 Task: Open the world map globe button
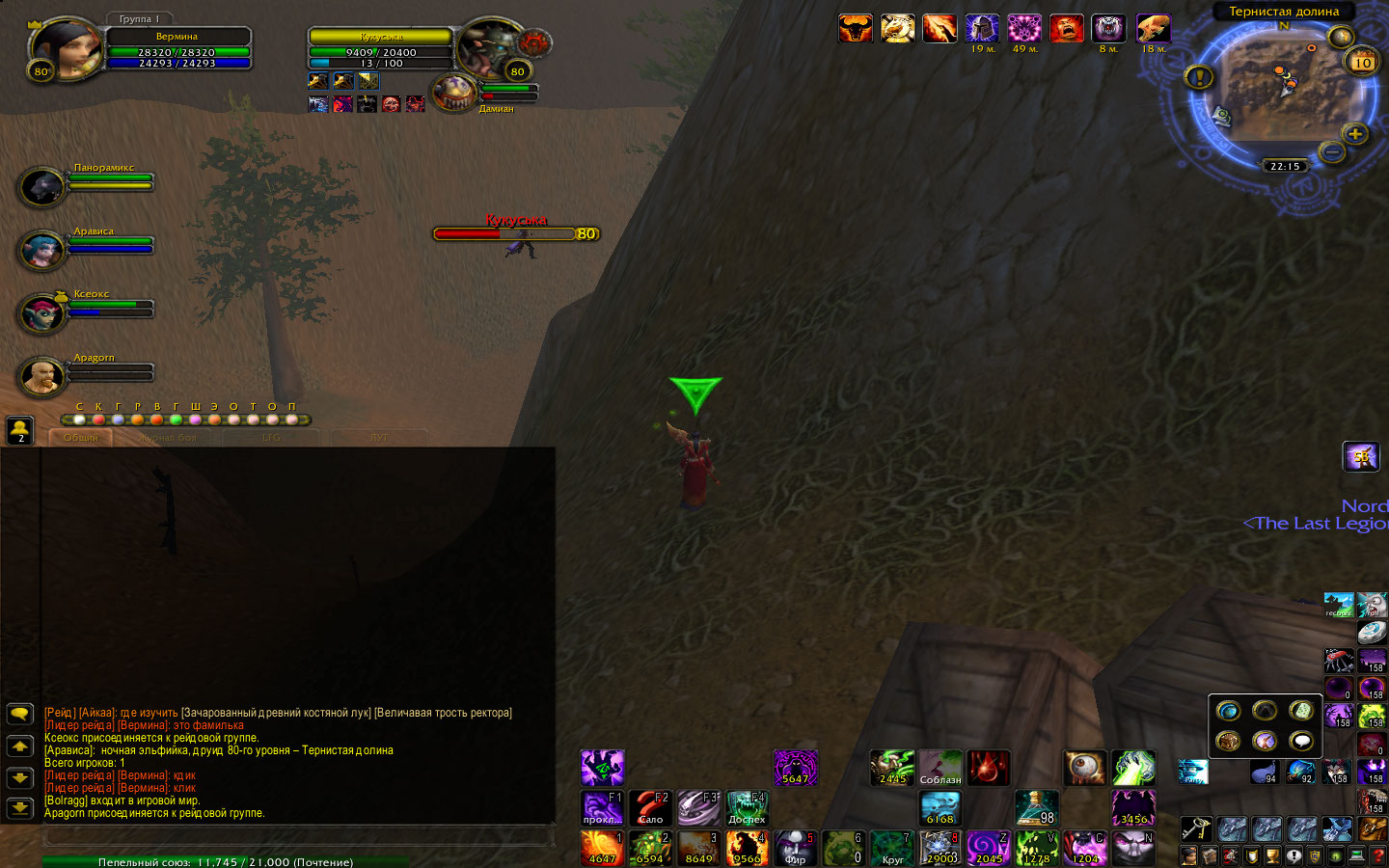point(1341,38)
